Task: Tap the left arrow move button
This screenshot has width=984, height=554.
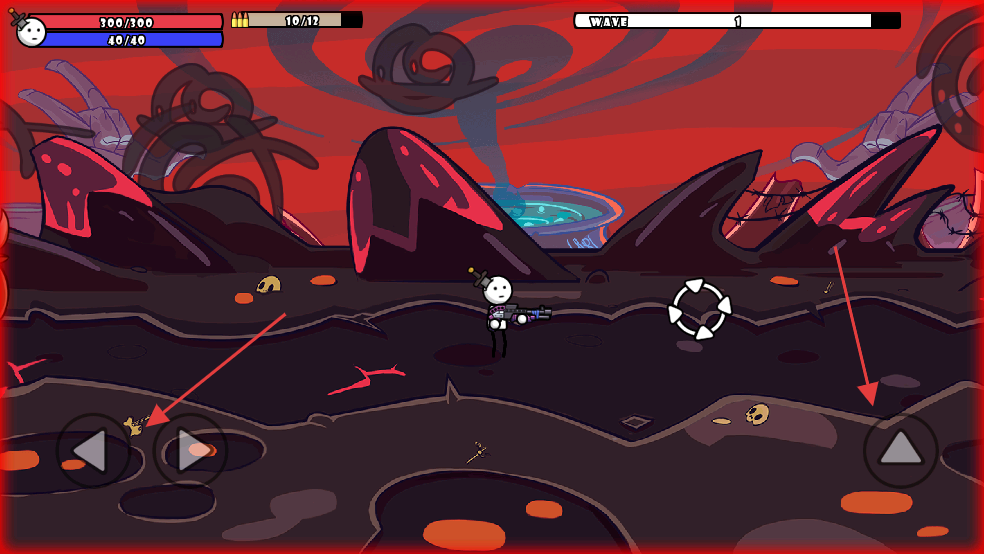Action: click(x=92, y=451)
